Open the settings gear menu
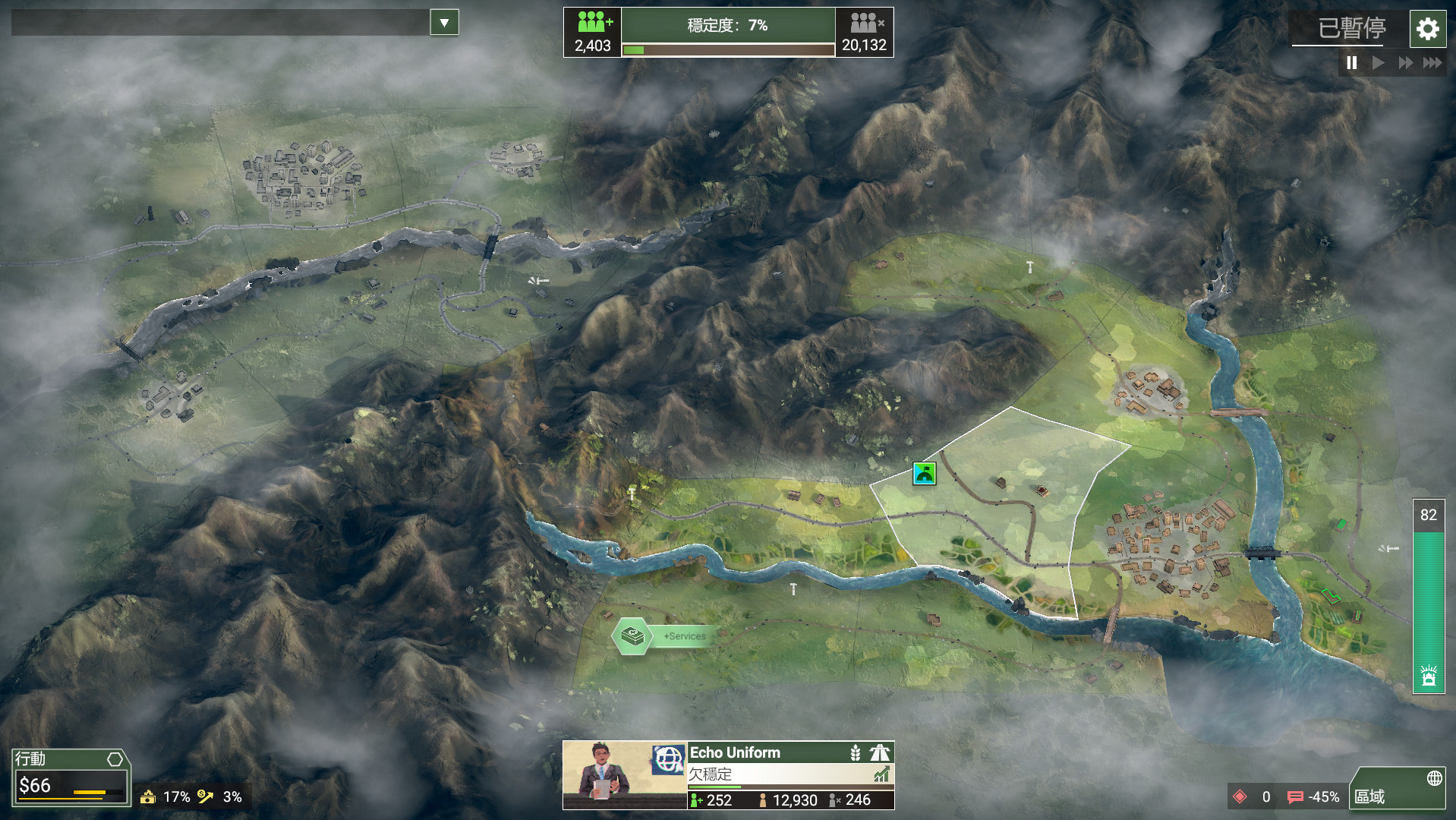The height and width of the screenshot is (820, 1456). 1427,30
